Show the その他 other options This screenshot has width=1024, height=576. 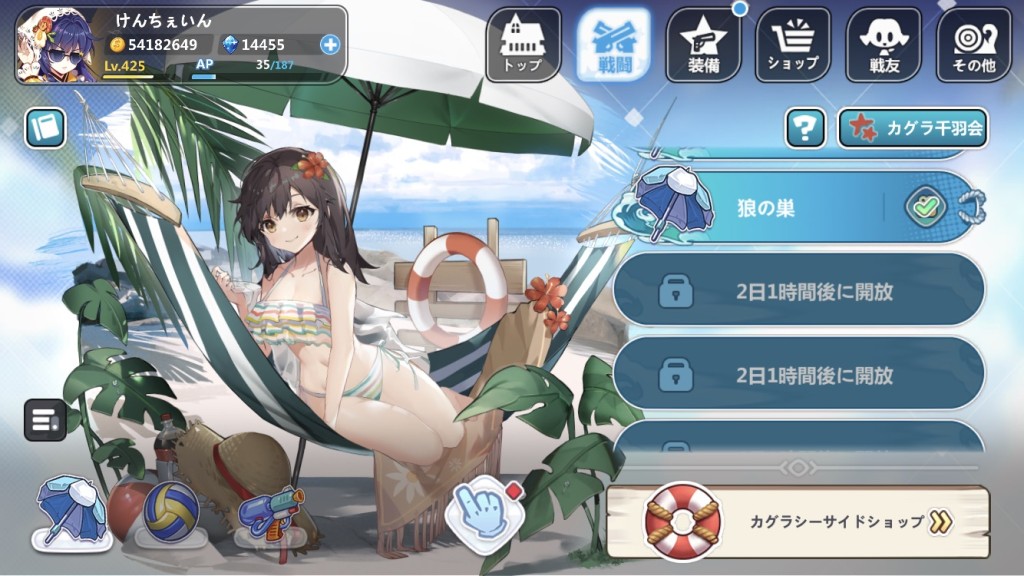pyautogui.click(x=973, y=44)
